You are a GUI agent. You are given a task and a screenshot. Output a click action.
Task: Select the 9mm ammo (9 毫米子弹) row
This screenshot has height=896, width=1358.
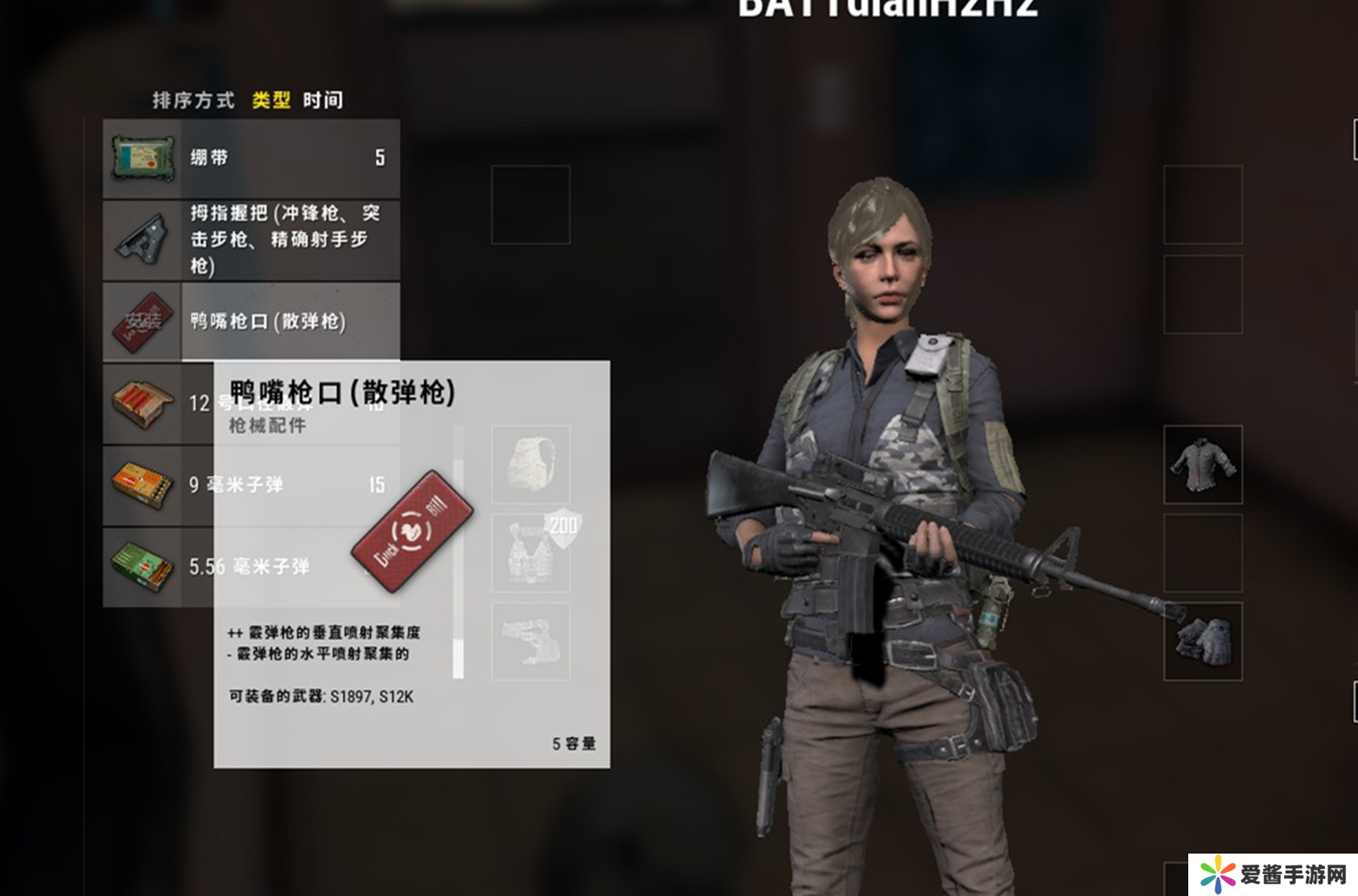point(157,484)
